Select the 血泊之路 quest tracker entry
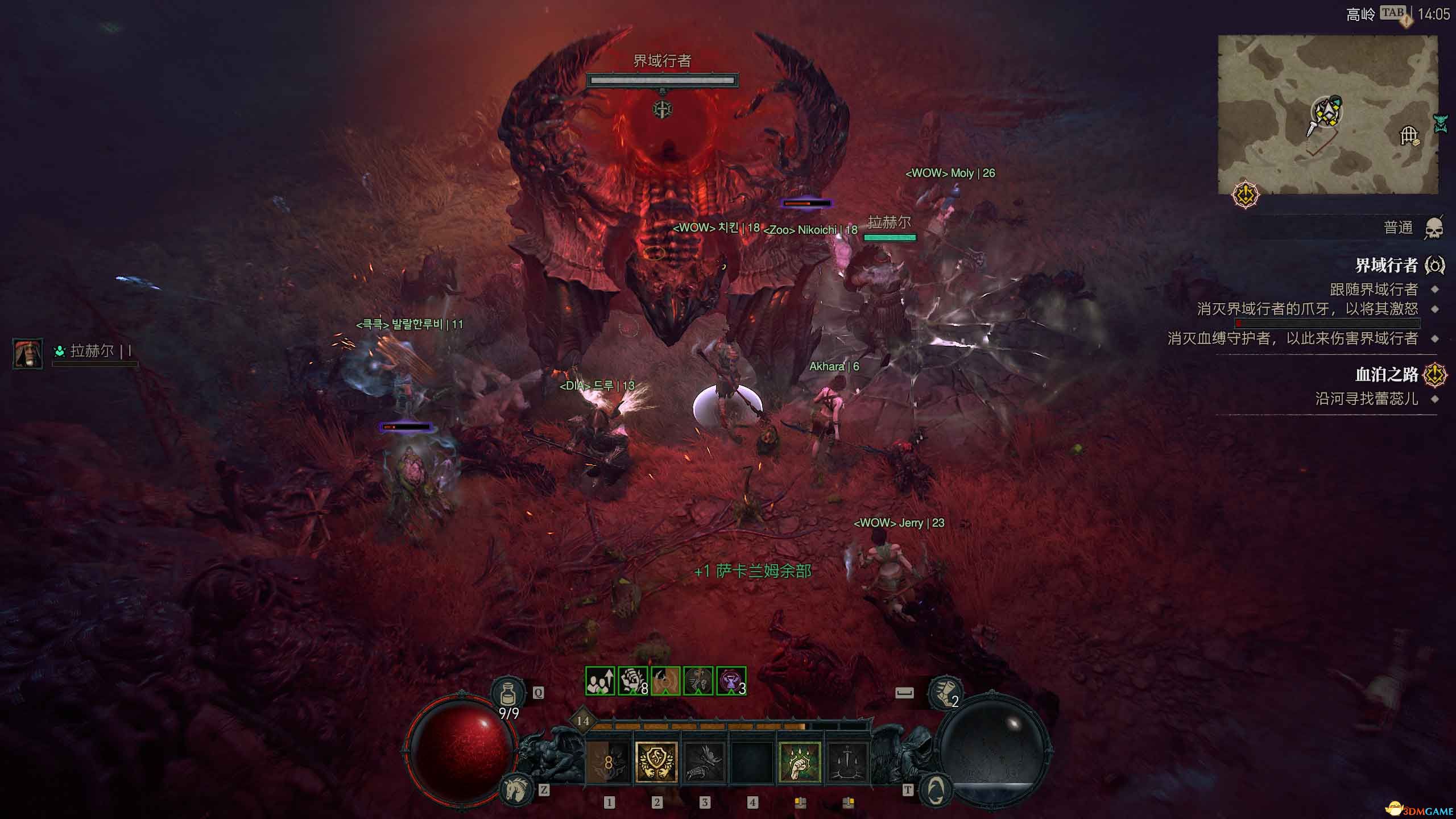This screenshot has width=1456, height=819. pos(1386,374)
